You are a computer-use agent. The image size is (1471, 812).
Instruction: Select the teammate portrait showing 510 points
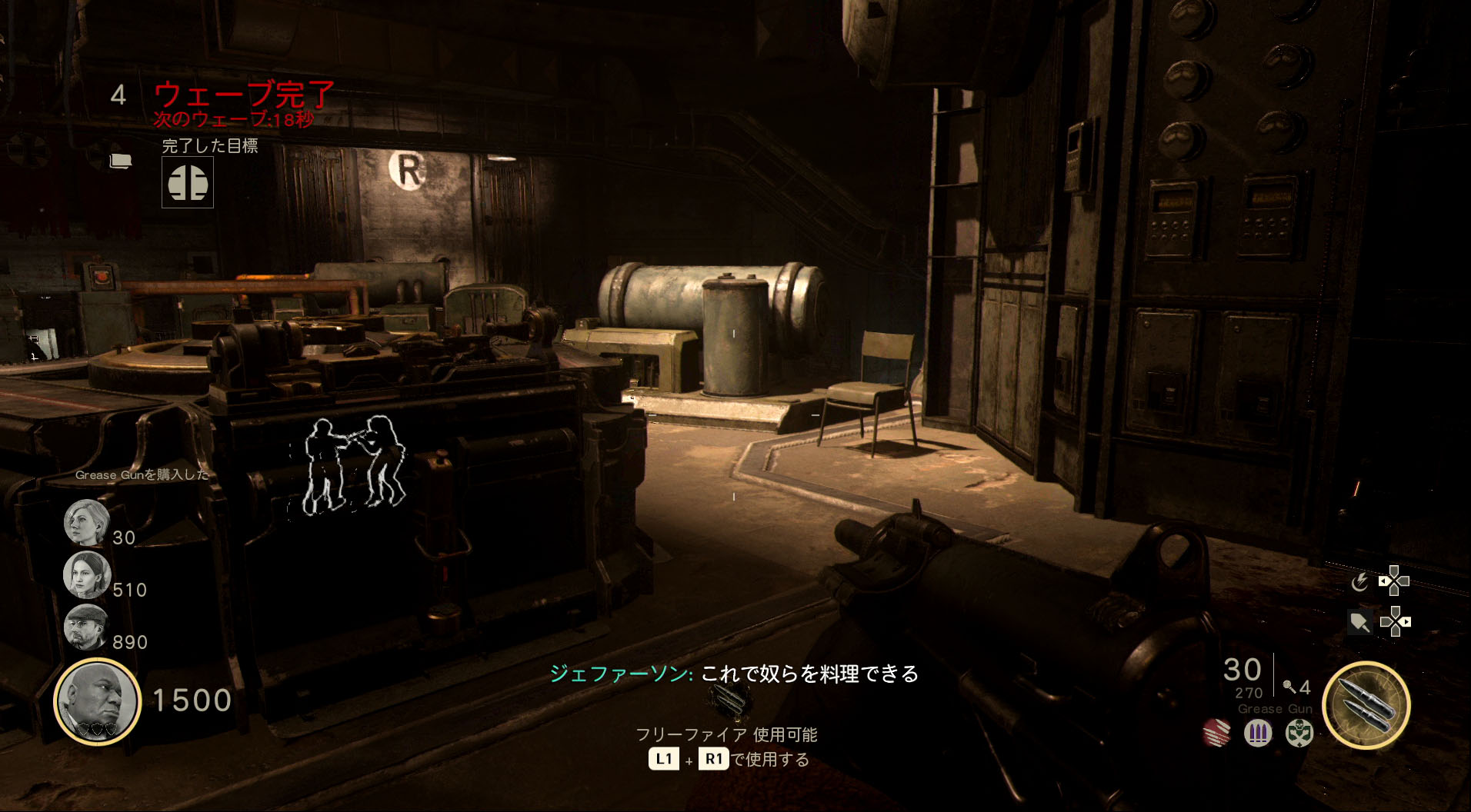pyautogui.click(x=87, y=574)
